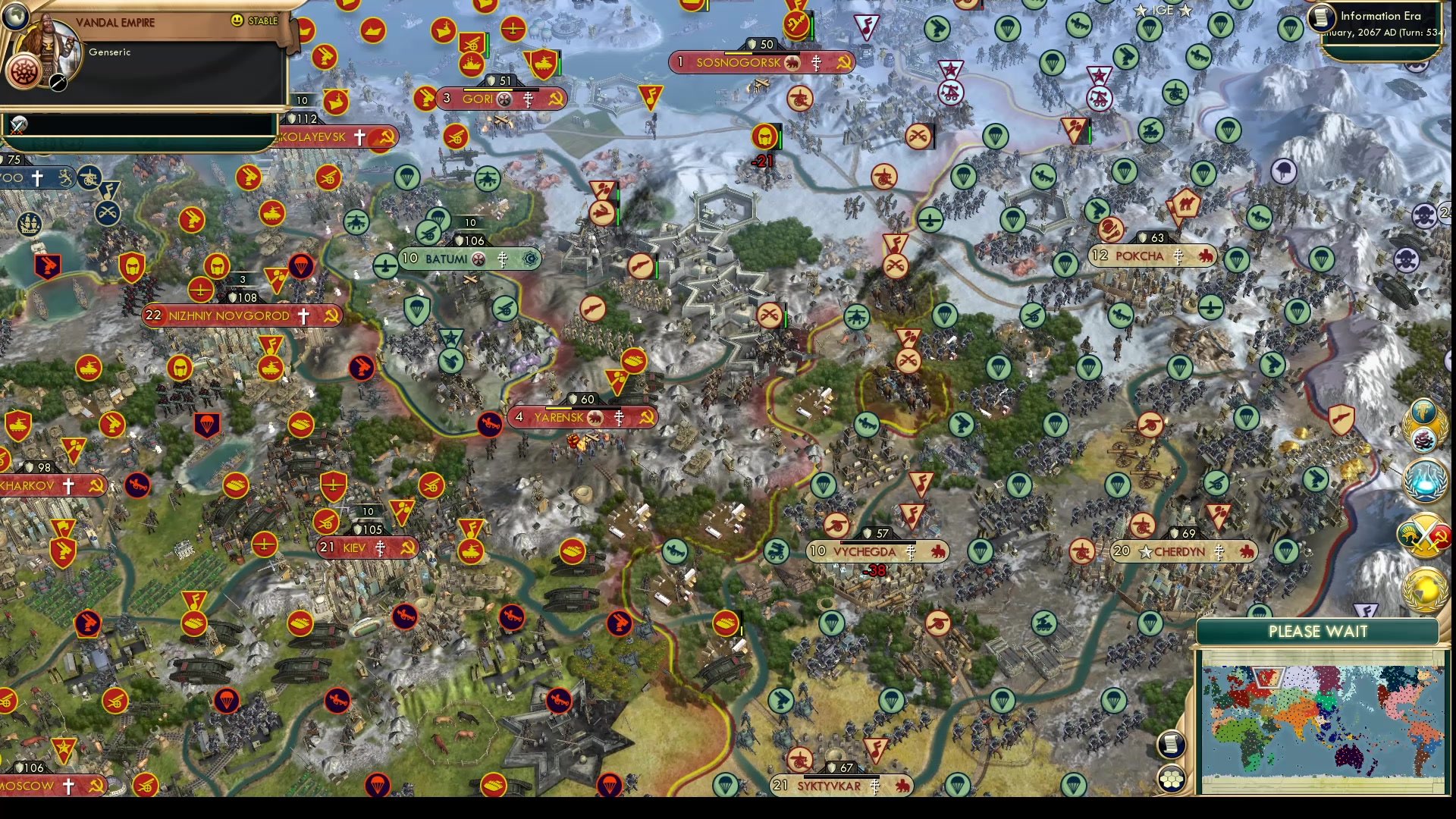This screenshot has height=819, width=1456.
Task: Toggle strategic view with the hexagon grid button
Action: (1172, 779)
